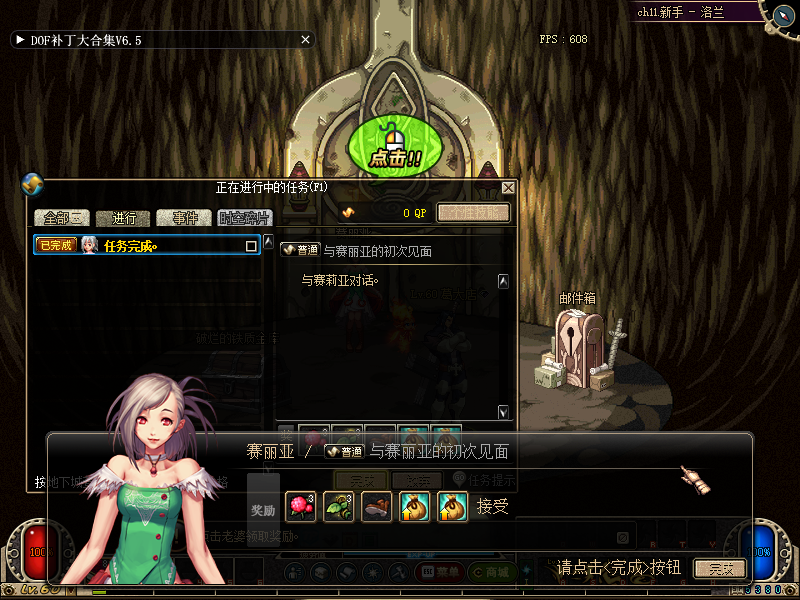800x600 pixels.
Task: Switch to the 全部 (All) quest tab
Action: tap(62, 218)
